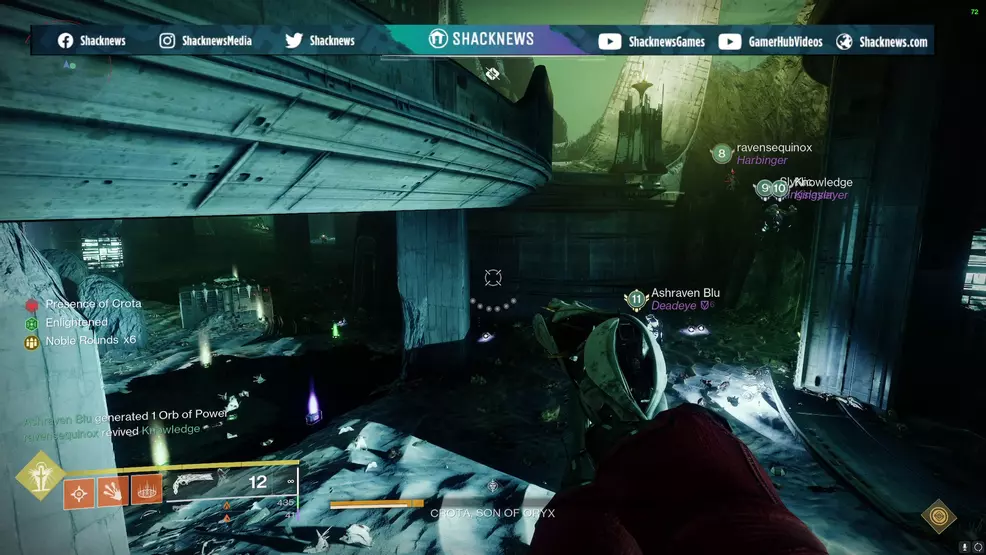Check the Noble Rounds x6 buff icon

[32, 342]
